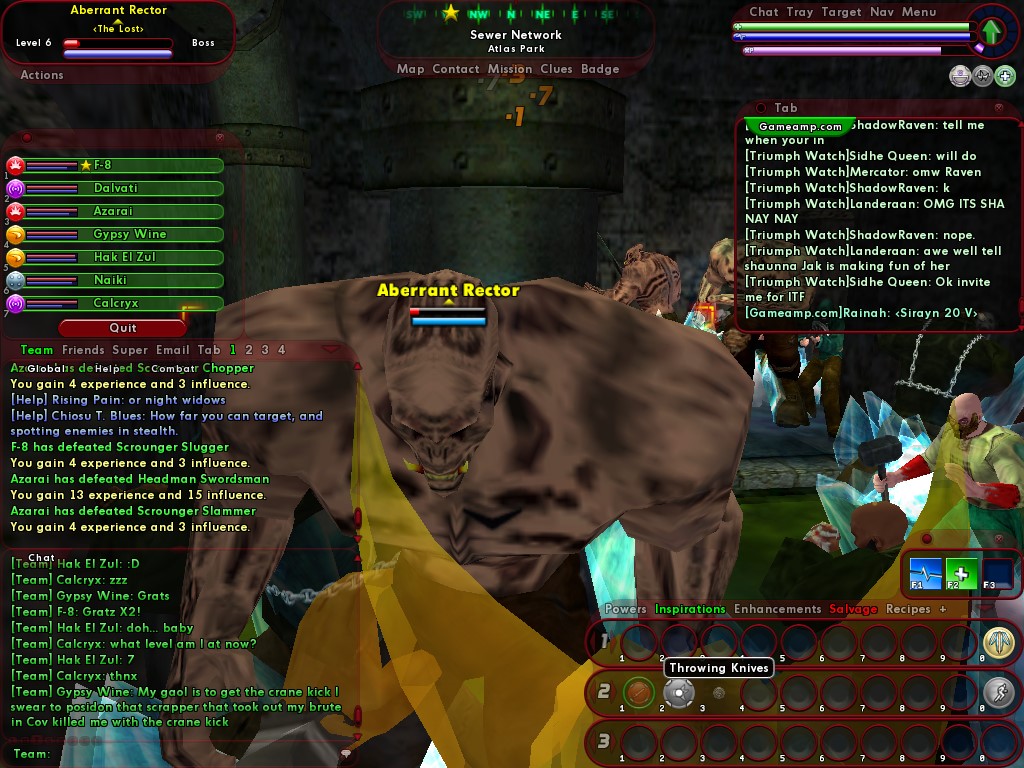Activate the Sprint running-figure power
Screen dimensions: 1024x768
point(997,692)
